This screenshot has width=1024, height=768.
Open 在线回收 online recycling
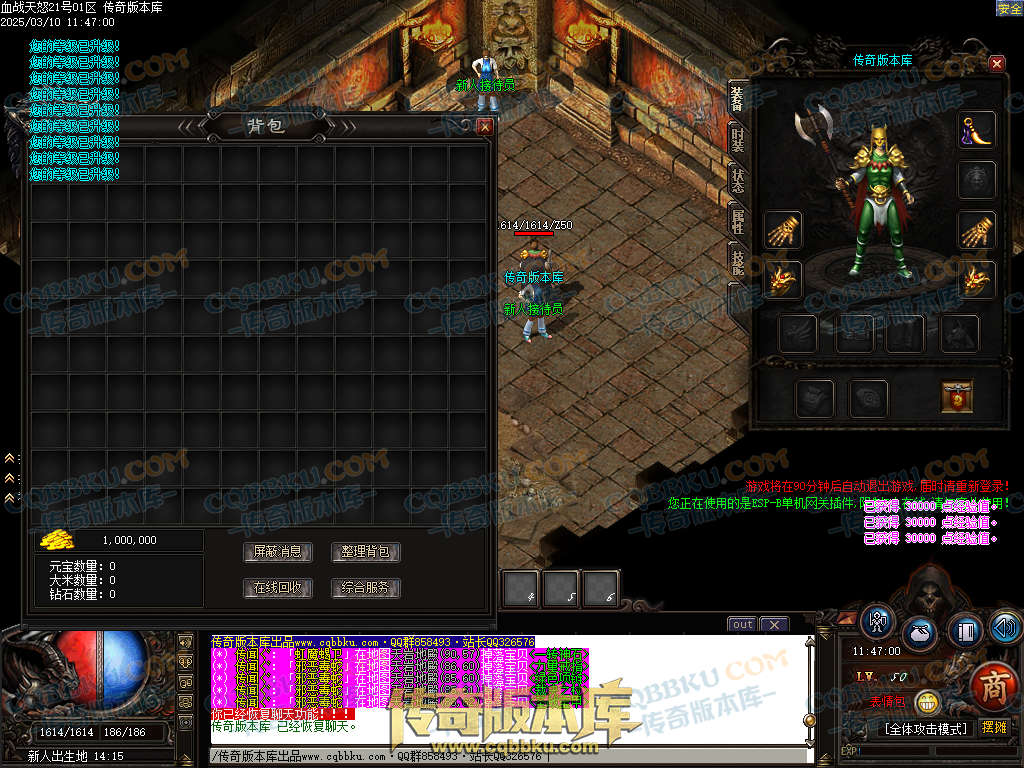click(x=278, y=588)
